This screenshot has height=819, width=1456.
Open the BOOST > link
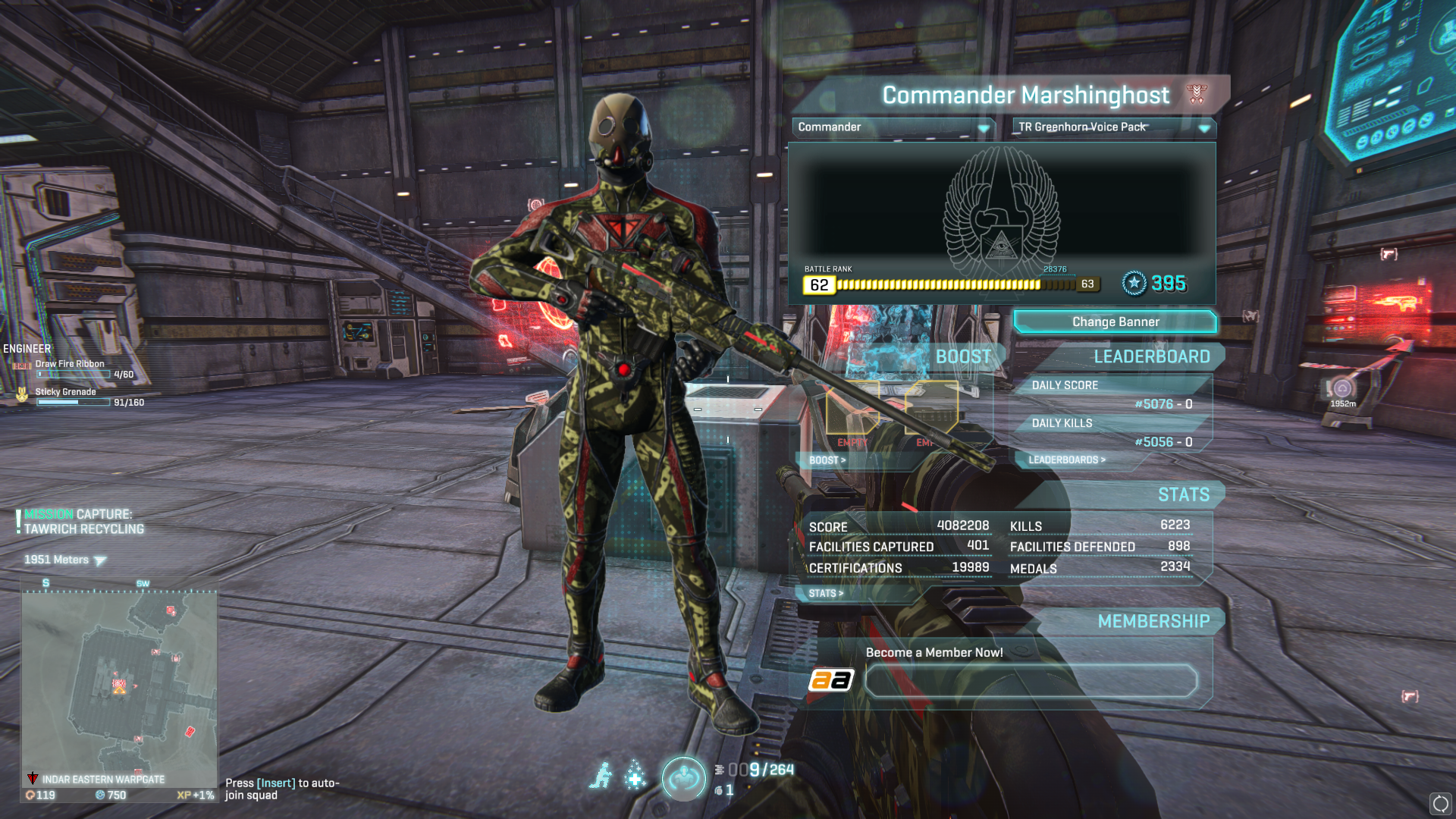click(827, 460)
